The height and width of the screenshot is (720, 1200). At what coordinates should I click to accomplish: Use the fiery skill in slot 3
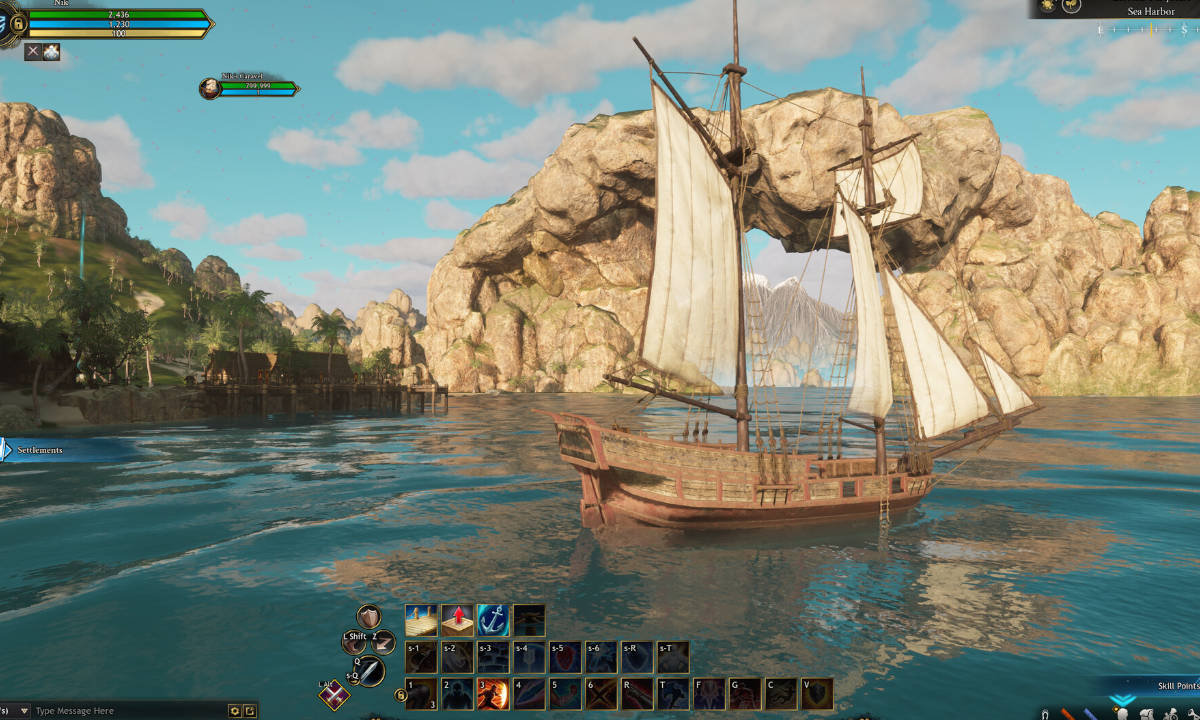[493, 694]
